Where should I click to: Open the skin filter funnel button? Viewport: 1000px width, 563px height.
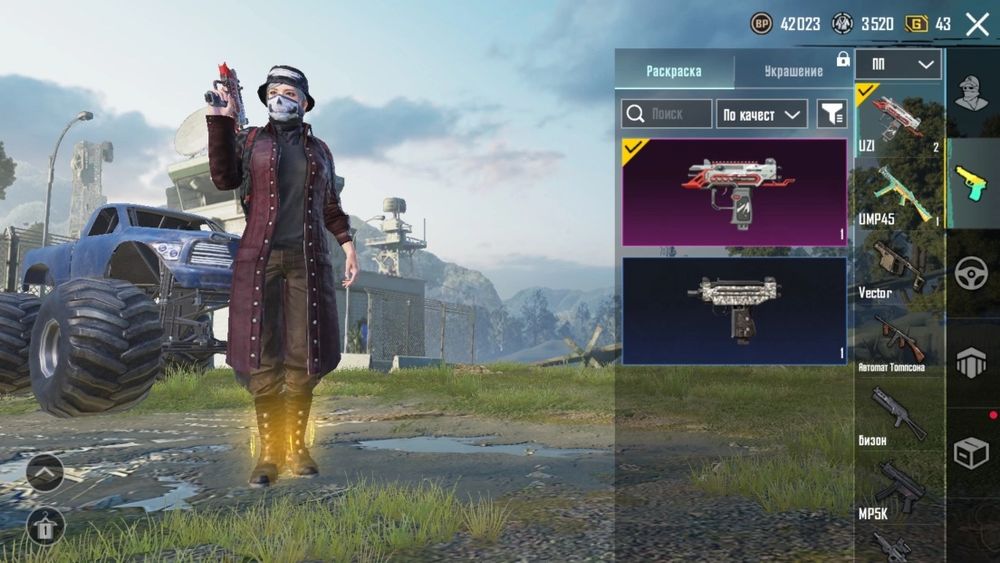click(x=831, y=114)
